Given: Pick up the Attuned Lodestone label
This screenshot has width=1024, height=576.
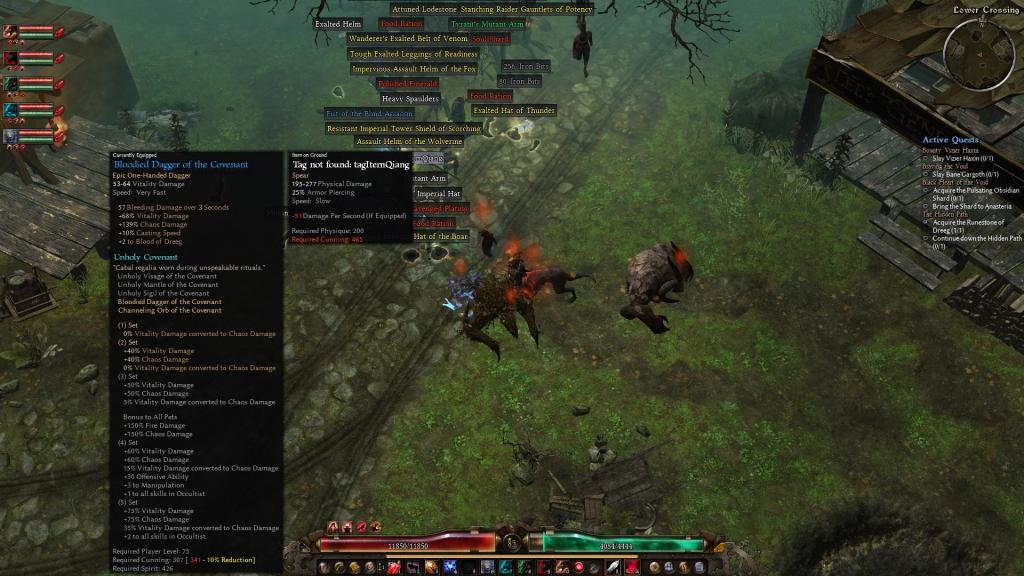Looking at the screenshot, I should point(424,9).
